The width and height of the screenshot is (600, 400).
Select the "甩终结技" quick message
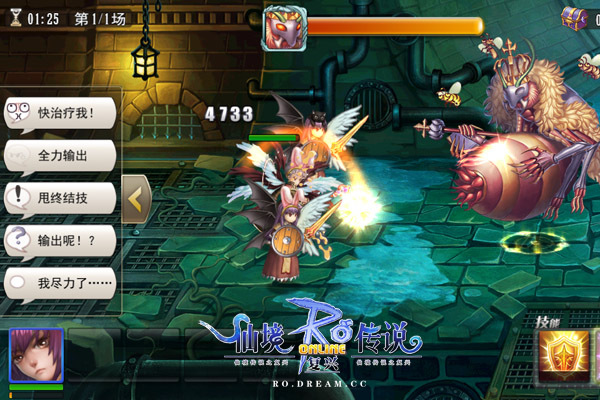pos(60,198)
